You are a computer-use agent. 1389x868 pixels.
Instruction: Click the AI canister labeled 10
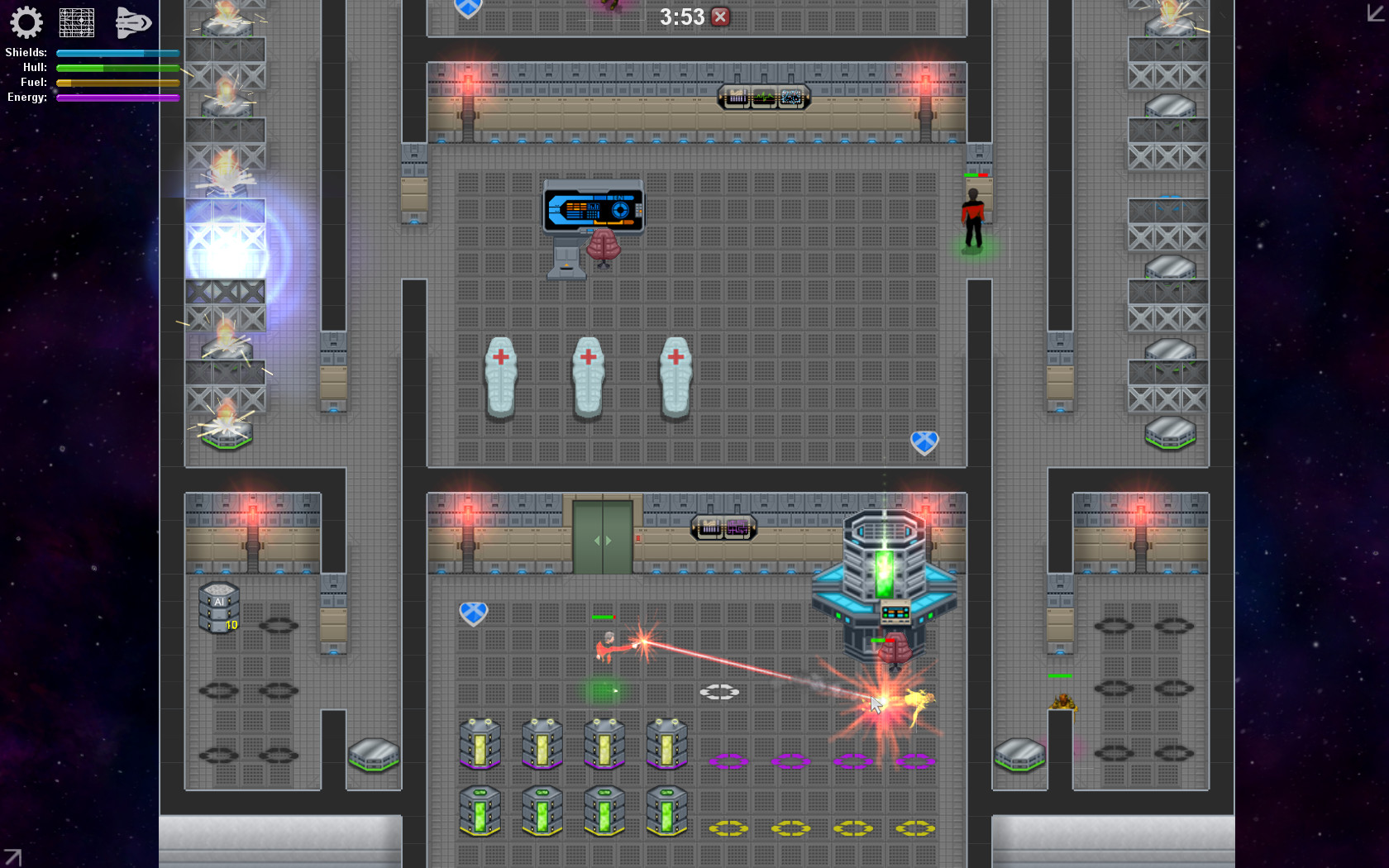point(218,604)
